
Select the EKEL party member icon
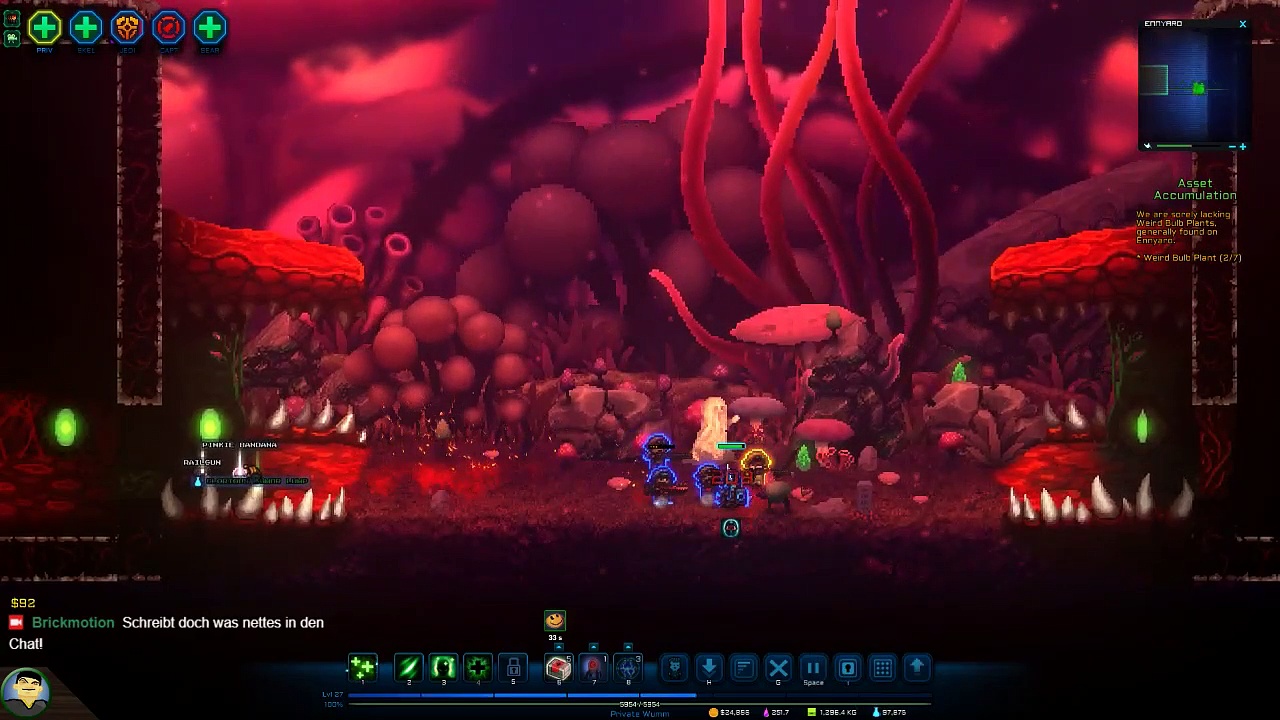point(86,27)
